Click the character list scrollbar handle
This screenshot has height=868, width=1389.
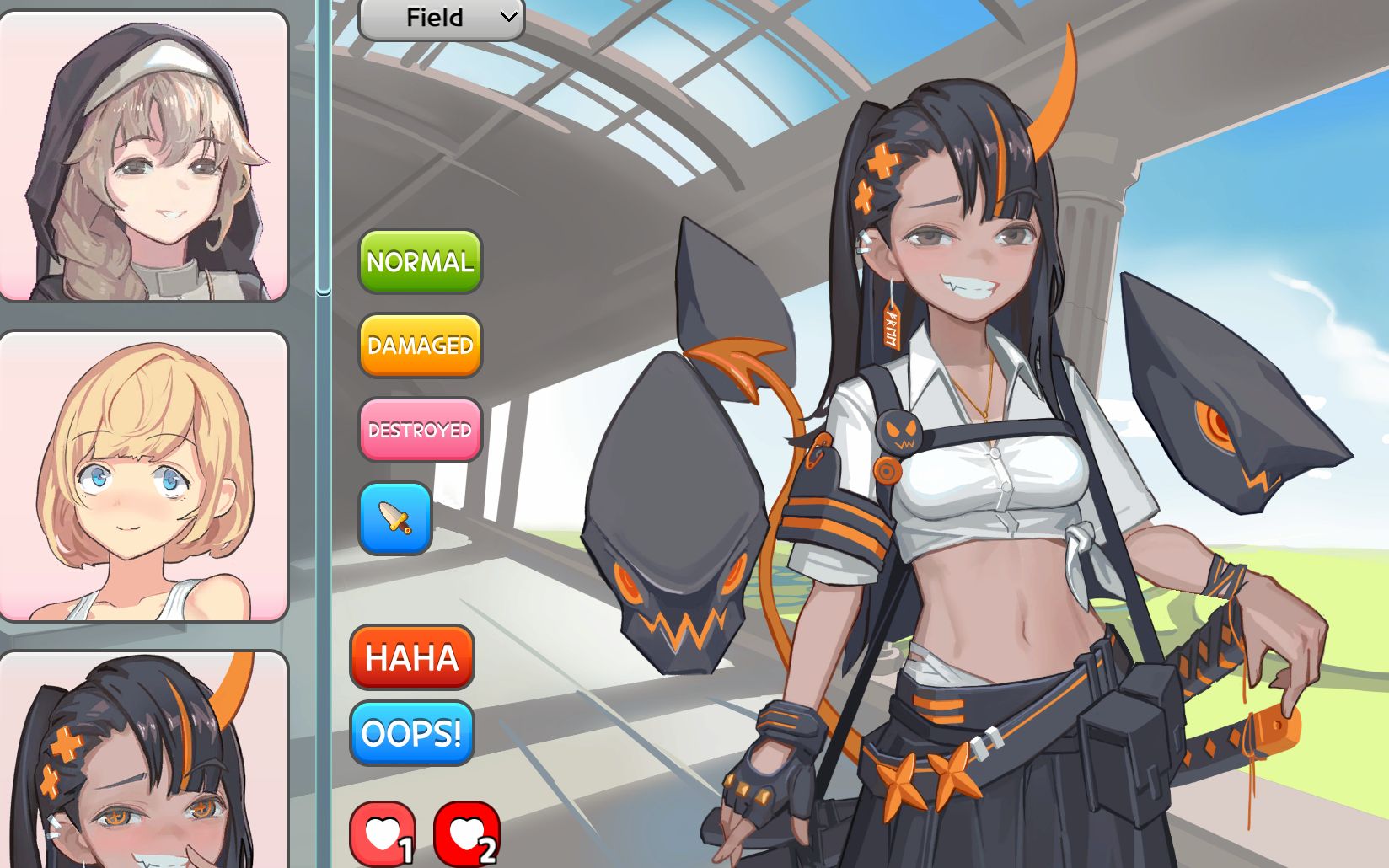click(324, 147)
